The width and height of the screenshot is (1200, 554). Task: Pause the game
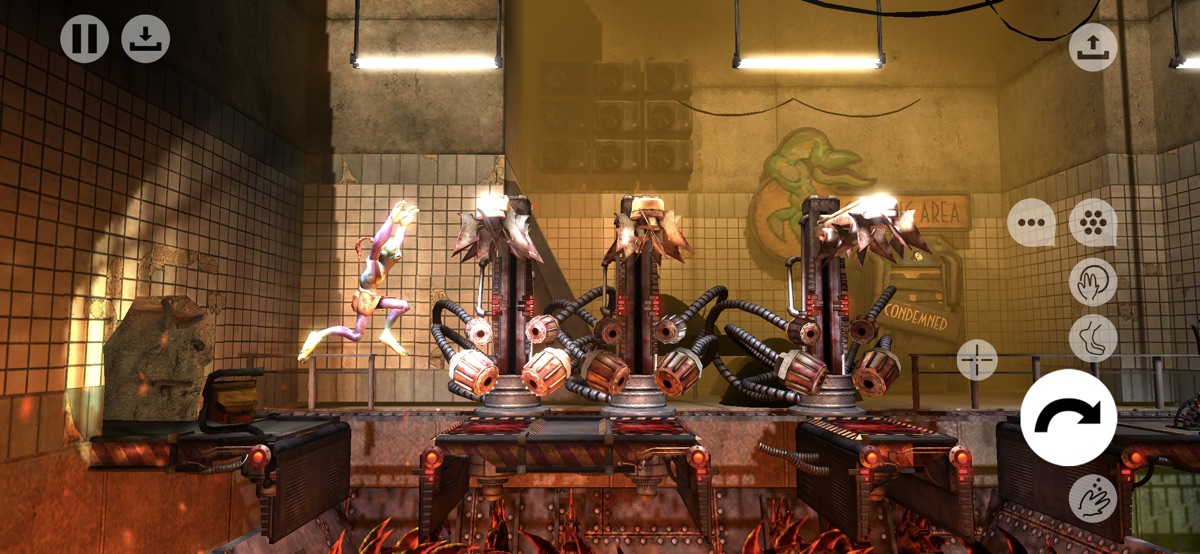pyautogui.click(x=84, y=40)
